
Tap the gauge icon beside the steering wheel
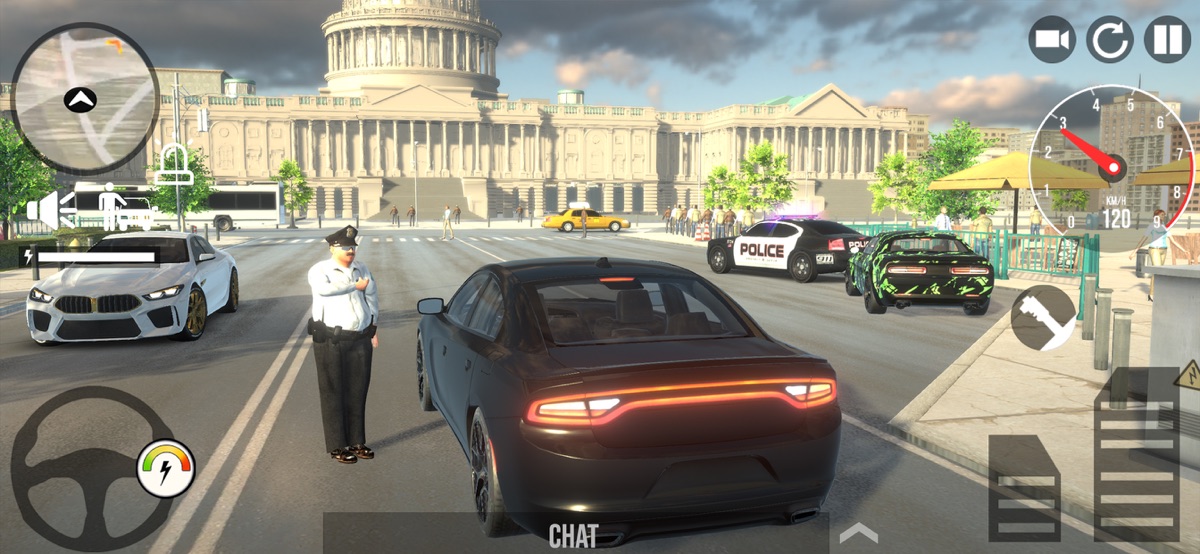pos(165,468)
